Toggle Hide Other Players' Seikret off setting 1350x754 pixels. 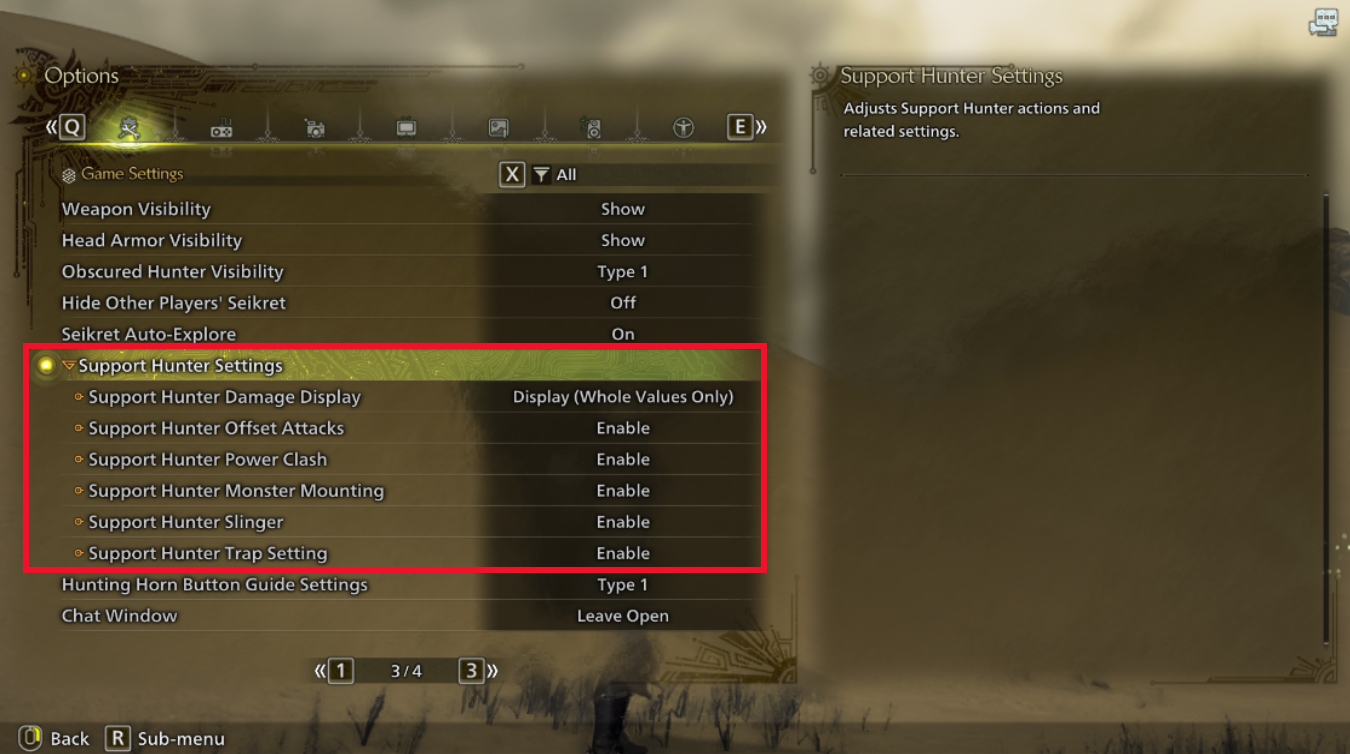(623, 302)
